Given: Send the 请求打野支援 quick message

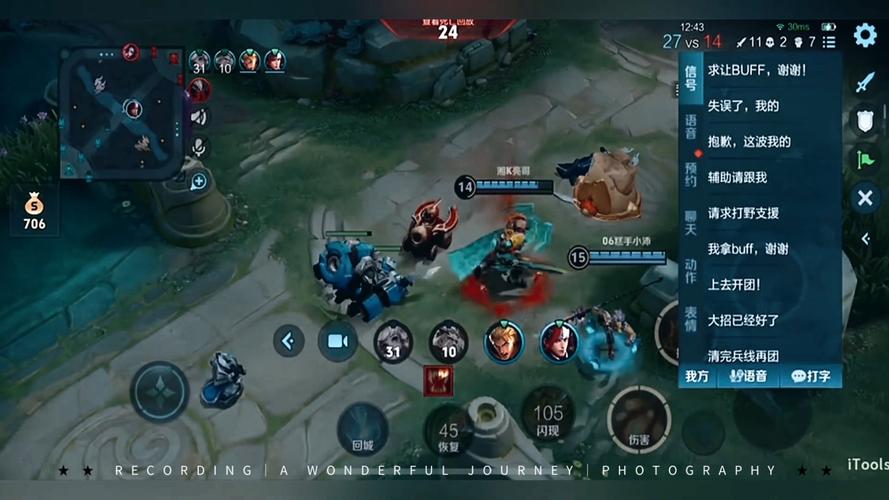Looking at the screenshot, I should pyautogui.click(x=743, y=213).
